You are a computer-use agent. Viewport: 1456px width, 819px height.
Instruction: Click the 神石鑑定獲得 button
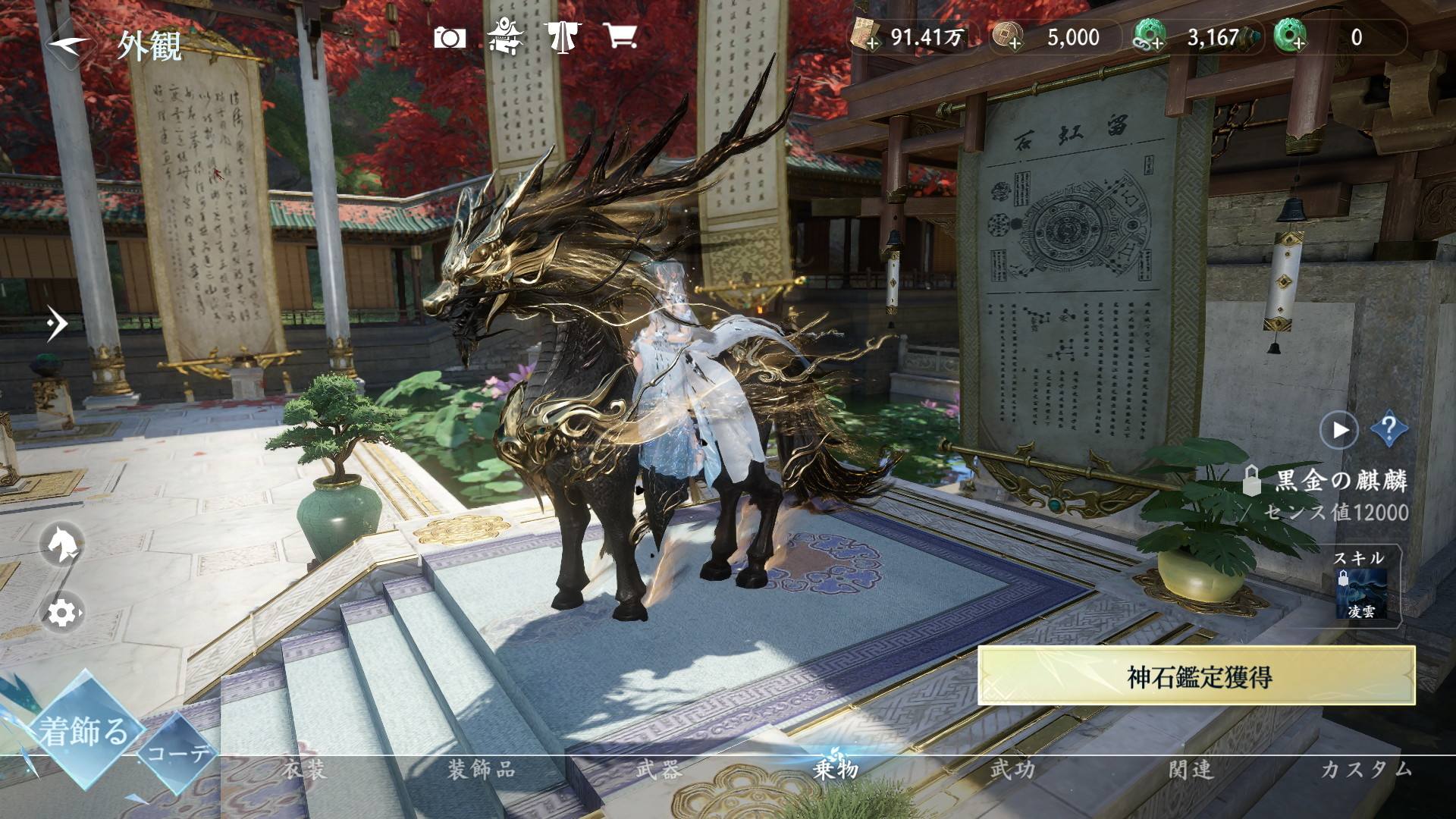coord(1197,676)
